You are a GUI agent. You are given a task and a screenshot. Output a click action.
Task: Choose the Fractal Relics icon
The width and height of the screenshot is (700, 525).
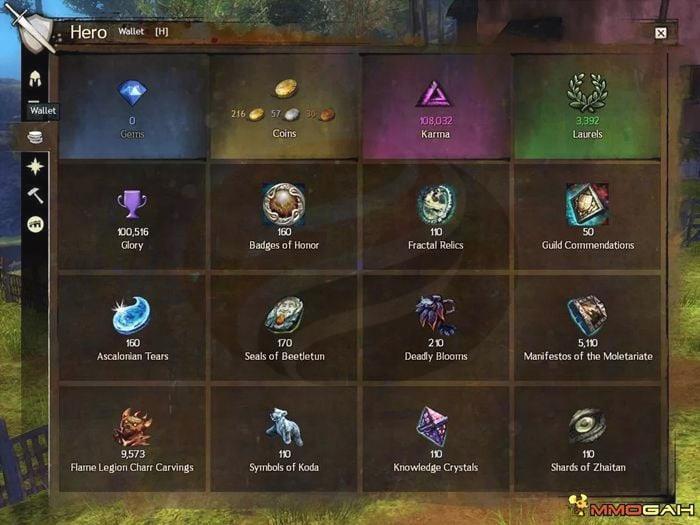coord(436,203)
